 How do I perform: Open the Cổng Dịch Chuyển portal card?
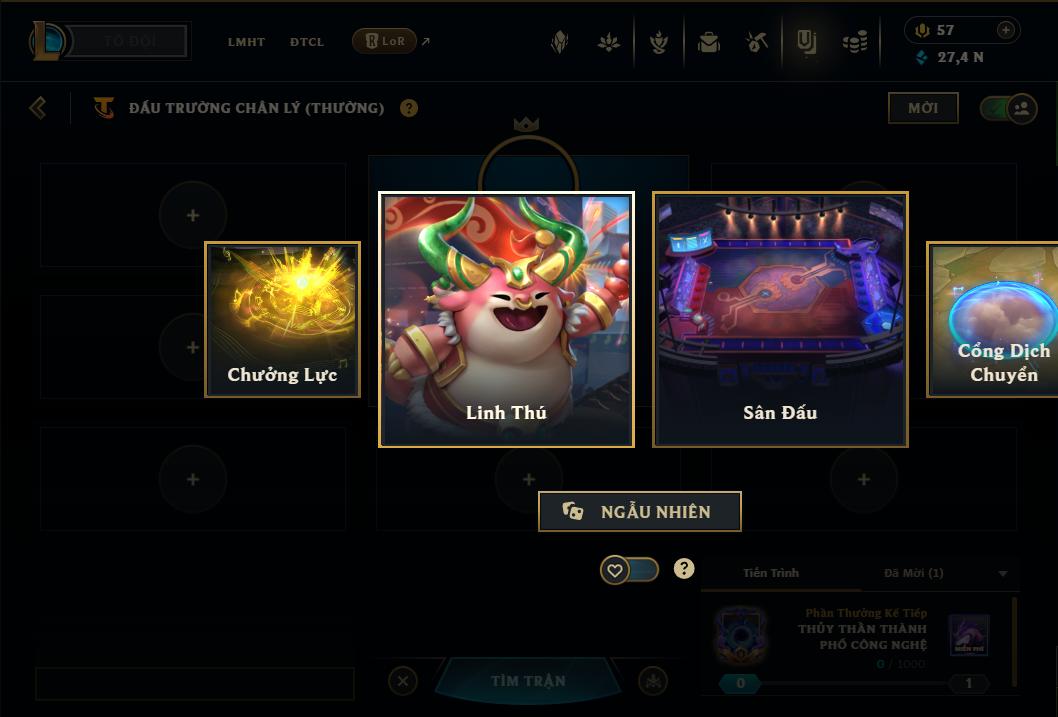pyautogui.click(x=994, y=319)
